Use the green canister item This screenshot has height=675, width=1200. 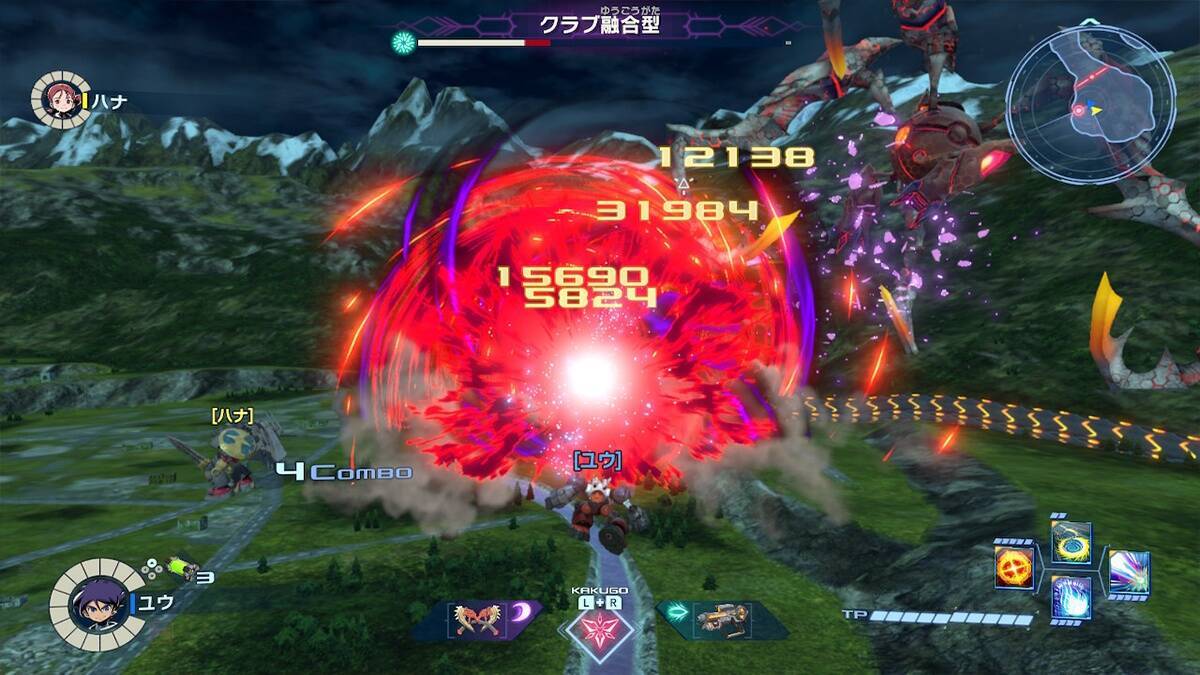pos(181,567)
